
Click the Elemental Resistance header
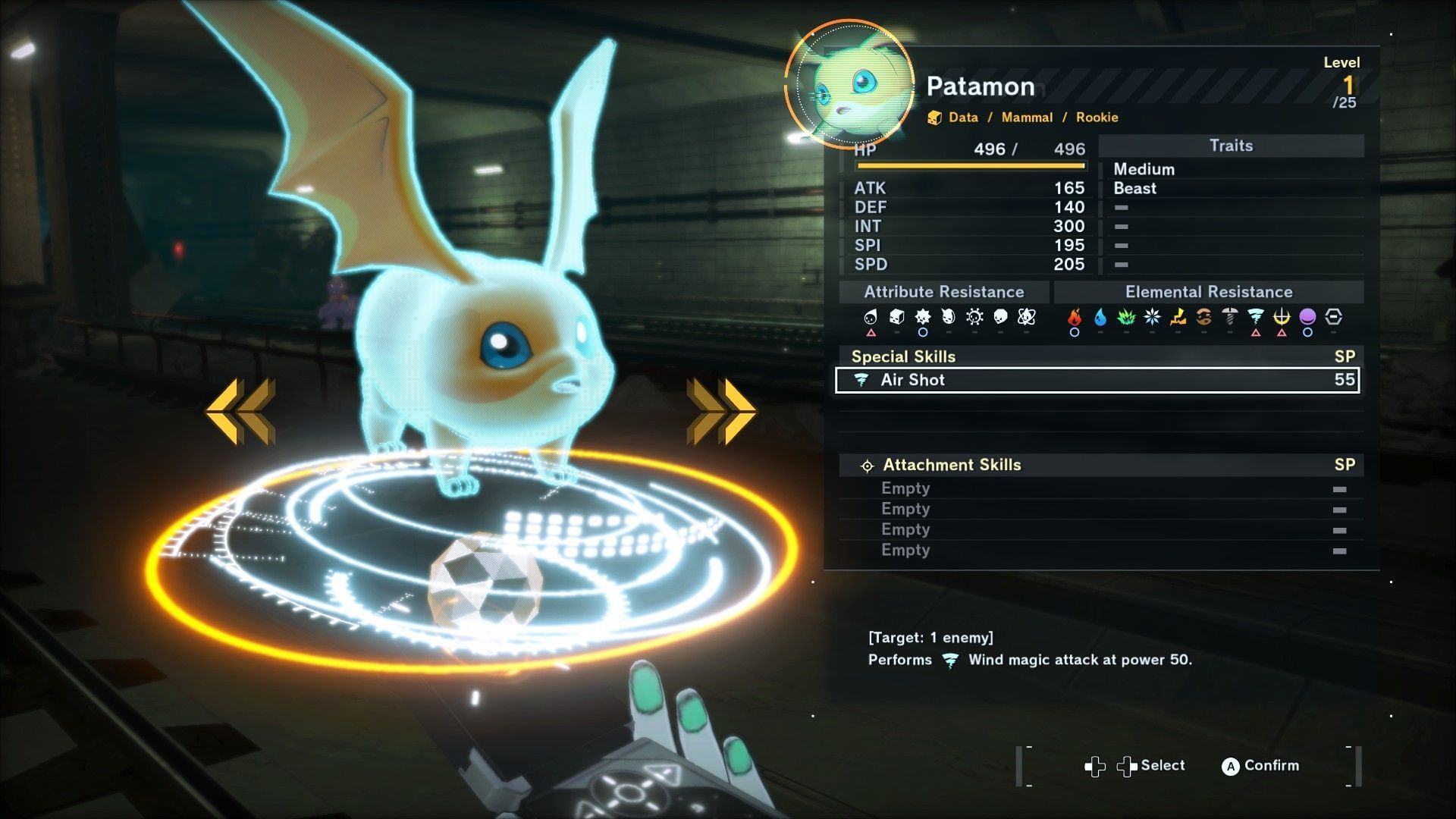coord(1208,292)
